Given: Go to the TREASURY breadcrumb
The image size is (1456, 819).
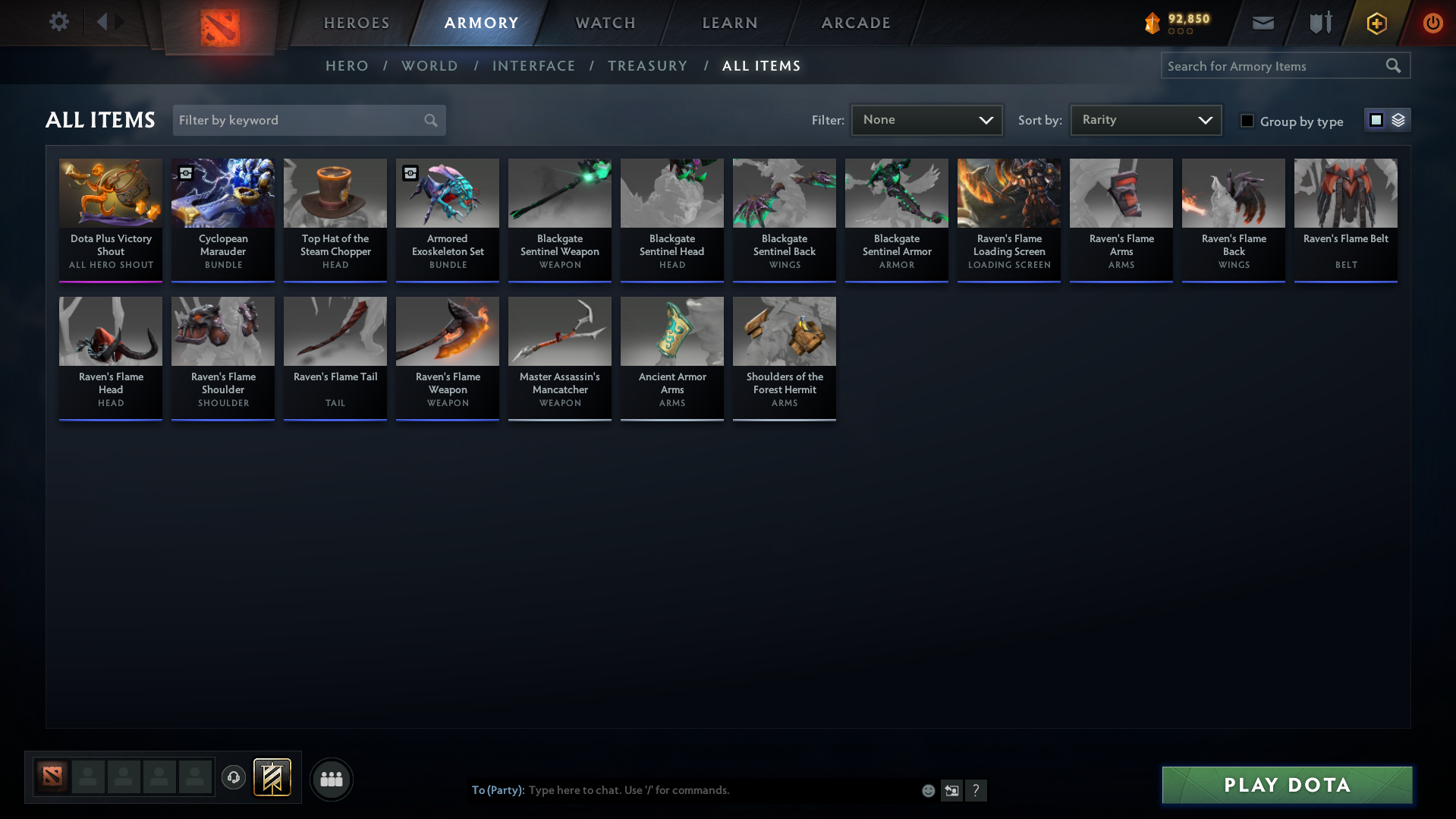Looking at the screenshot, I should click(x=647, y=65).
